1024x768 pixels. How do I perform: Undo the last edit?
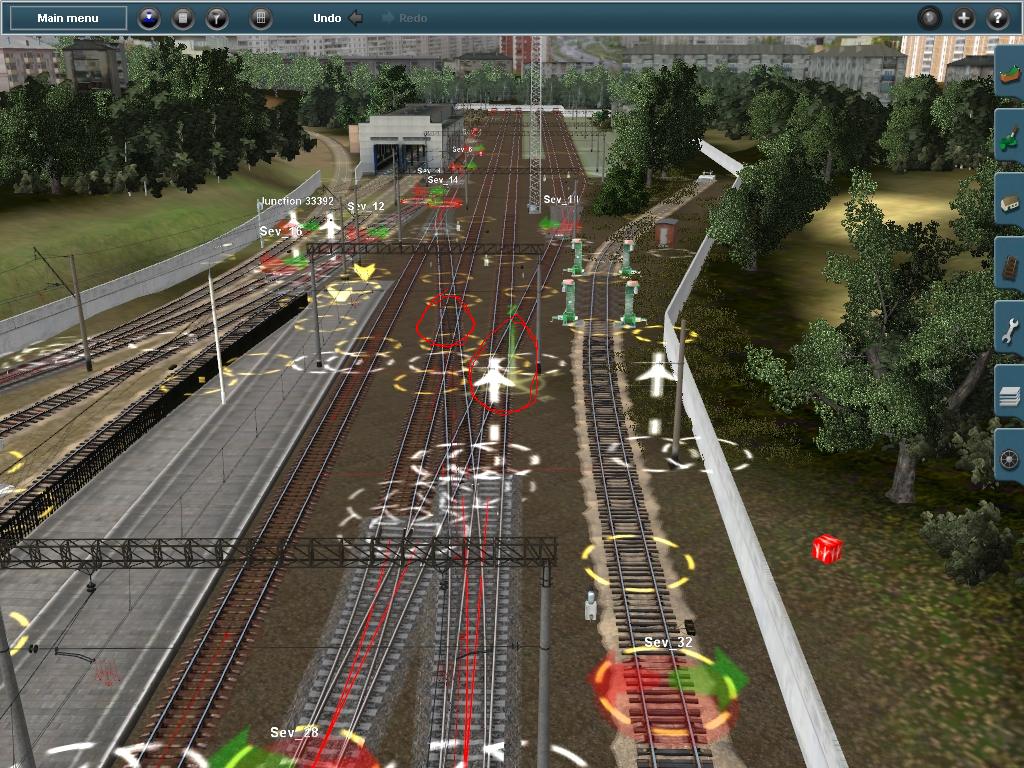[337, 18]
